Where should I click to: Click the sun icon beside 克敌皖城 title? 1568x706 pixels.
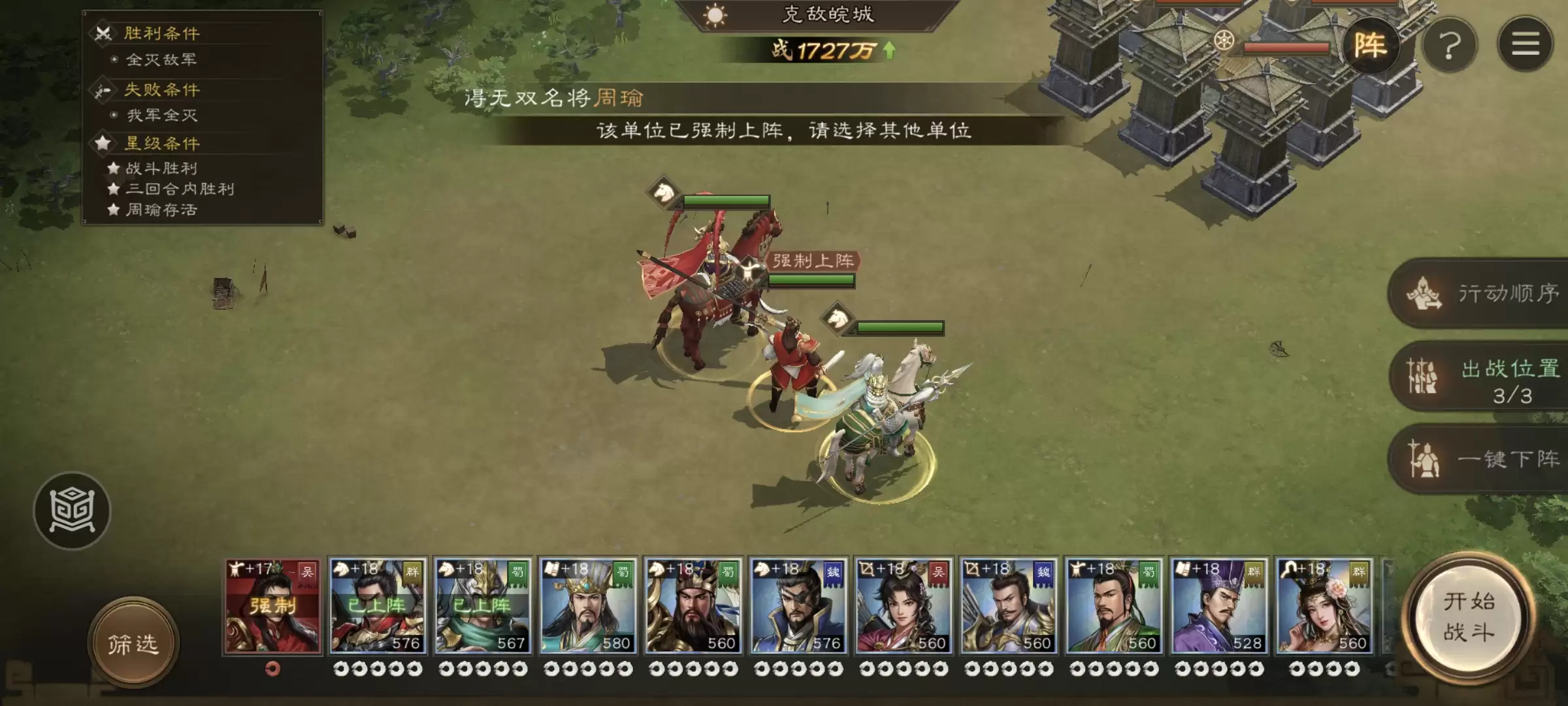(717, 16)
